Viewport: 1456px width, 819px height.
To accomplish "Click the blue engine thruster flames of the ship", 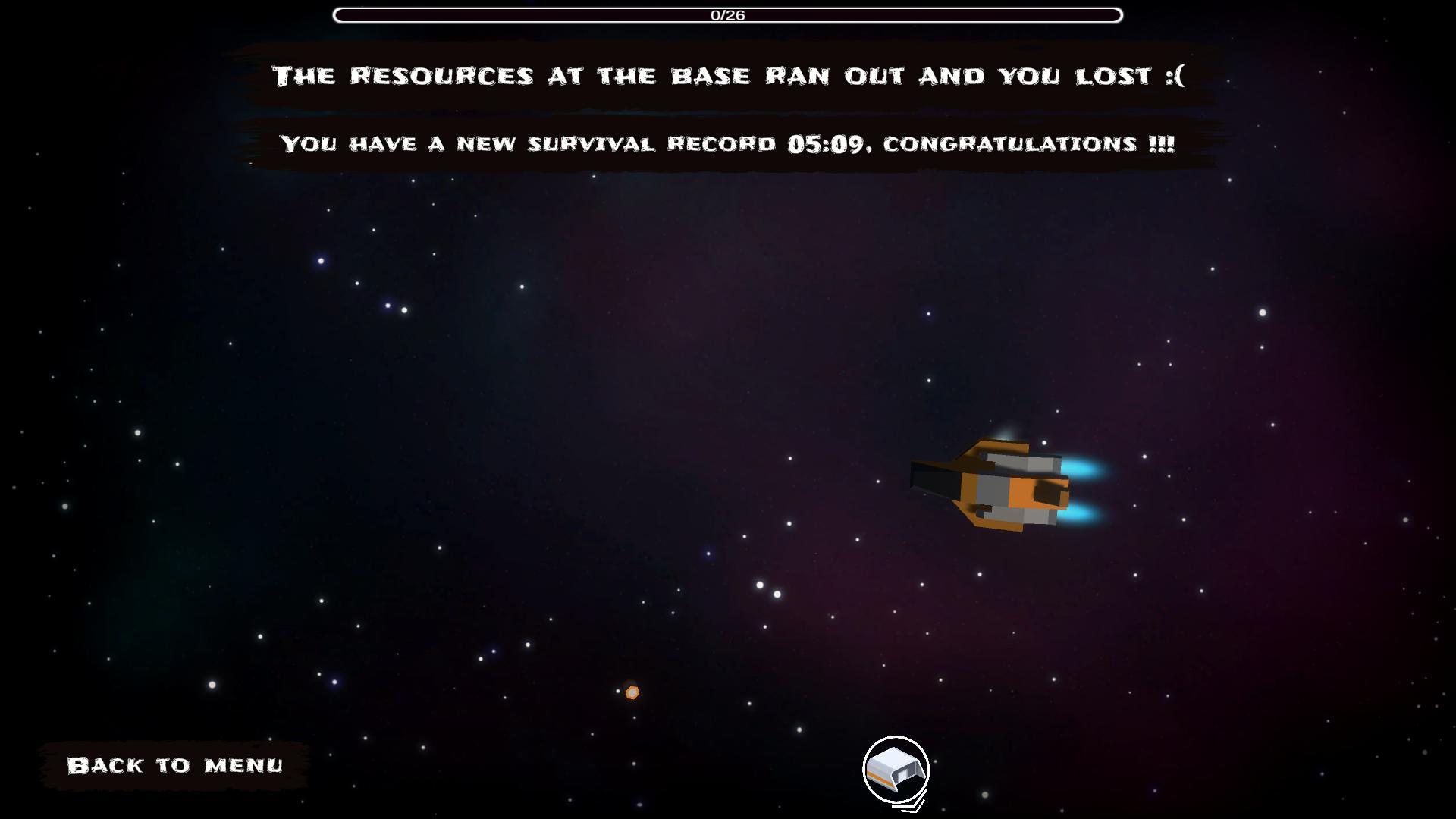I will coord(1084,470).
